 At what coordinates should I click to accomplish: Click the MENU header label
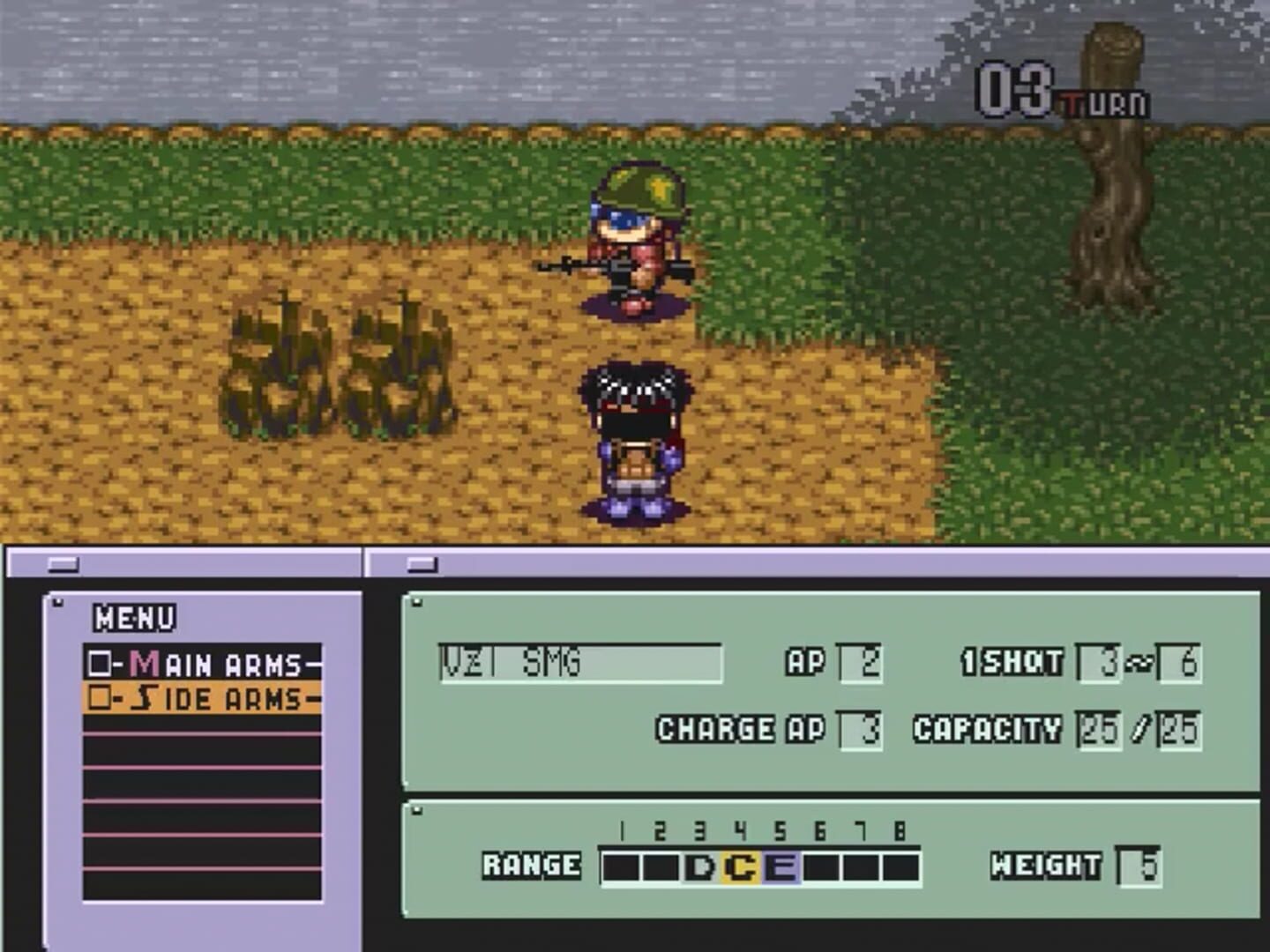pos(132,620)
